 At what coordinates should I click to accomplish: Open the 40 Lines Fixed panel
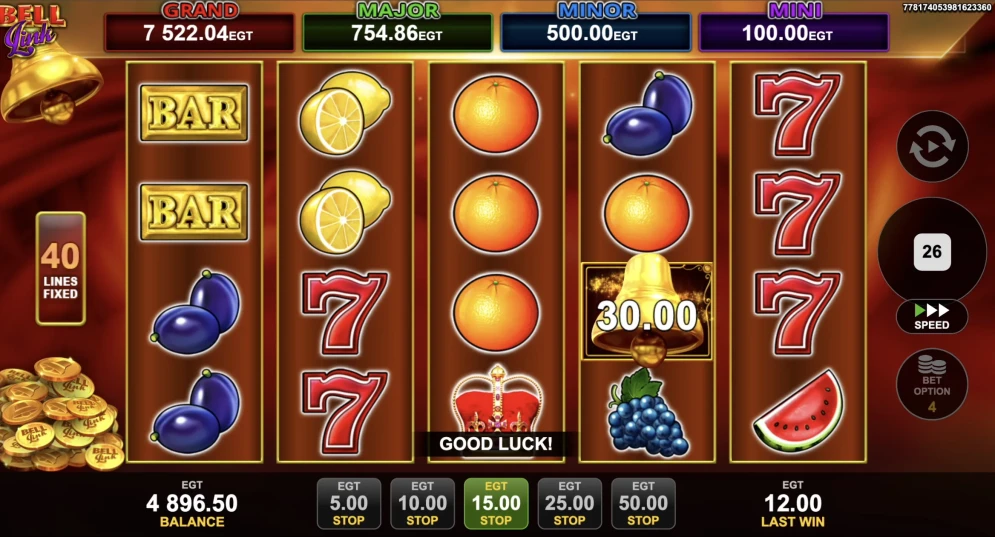(x=60, y=268)
